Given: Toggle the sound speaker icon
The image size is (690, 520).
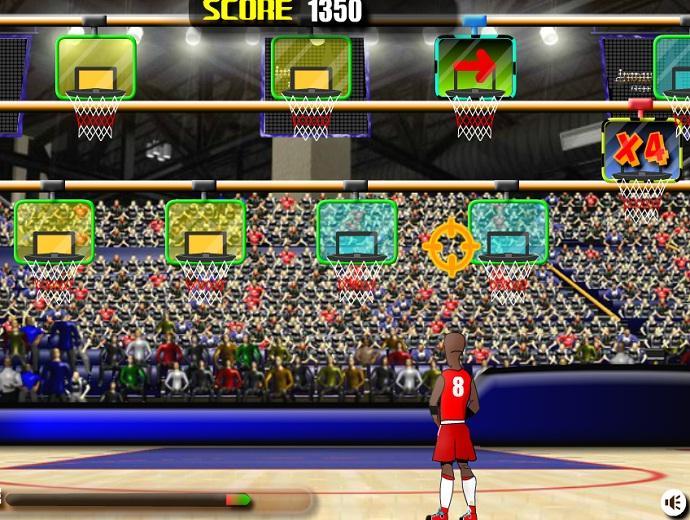Looking at the screenshot, I should click(x=675, y=501).
